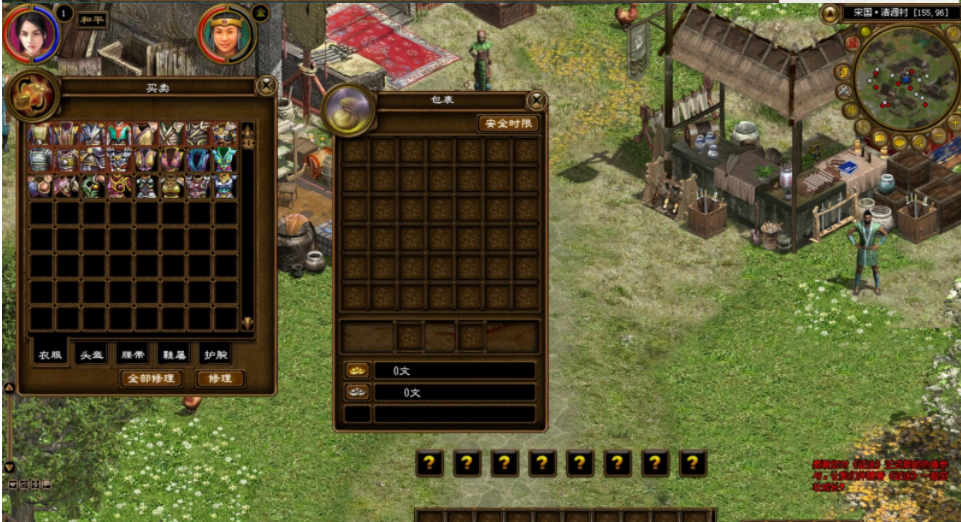Click the last question-mark hotbar slot
The width and height of the screenshot is (961, 522).
[693, 463]
